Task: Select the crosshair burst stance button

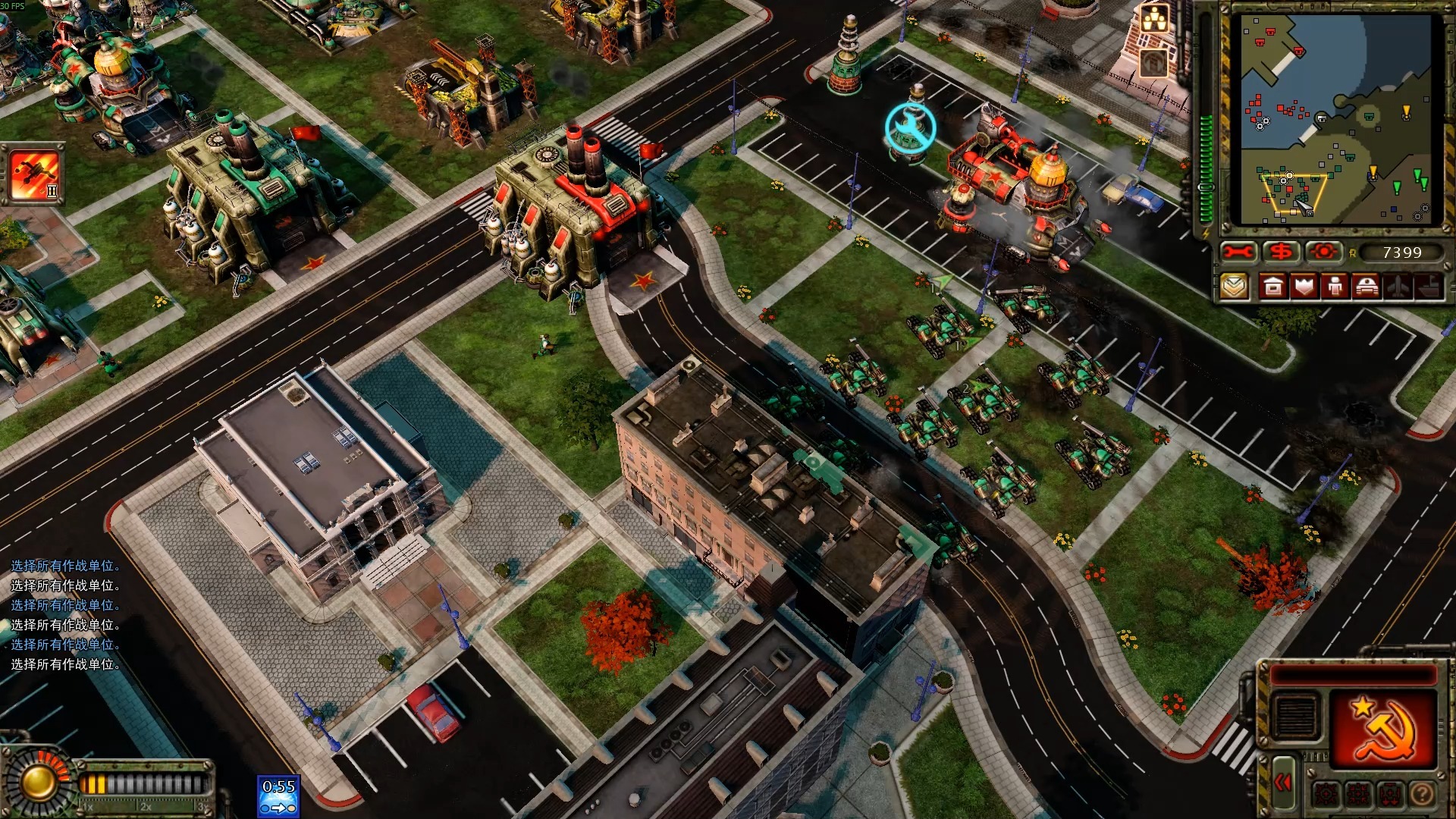Action: (x=1326, y=794)
